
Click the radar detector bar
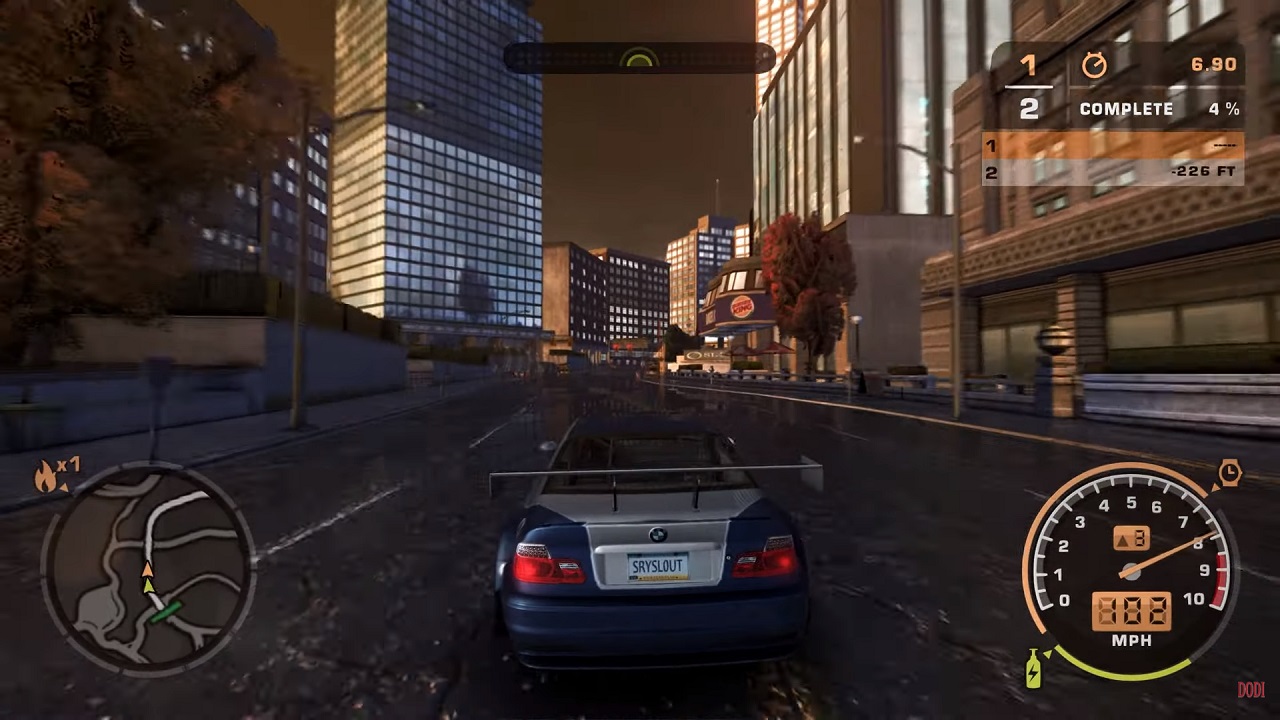tap(638, 58)
